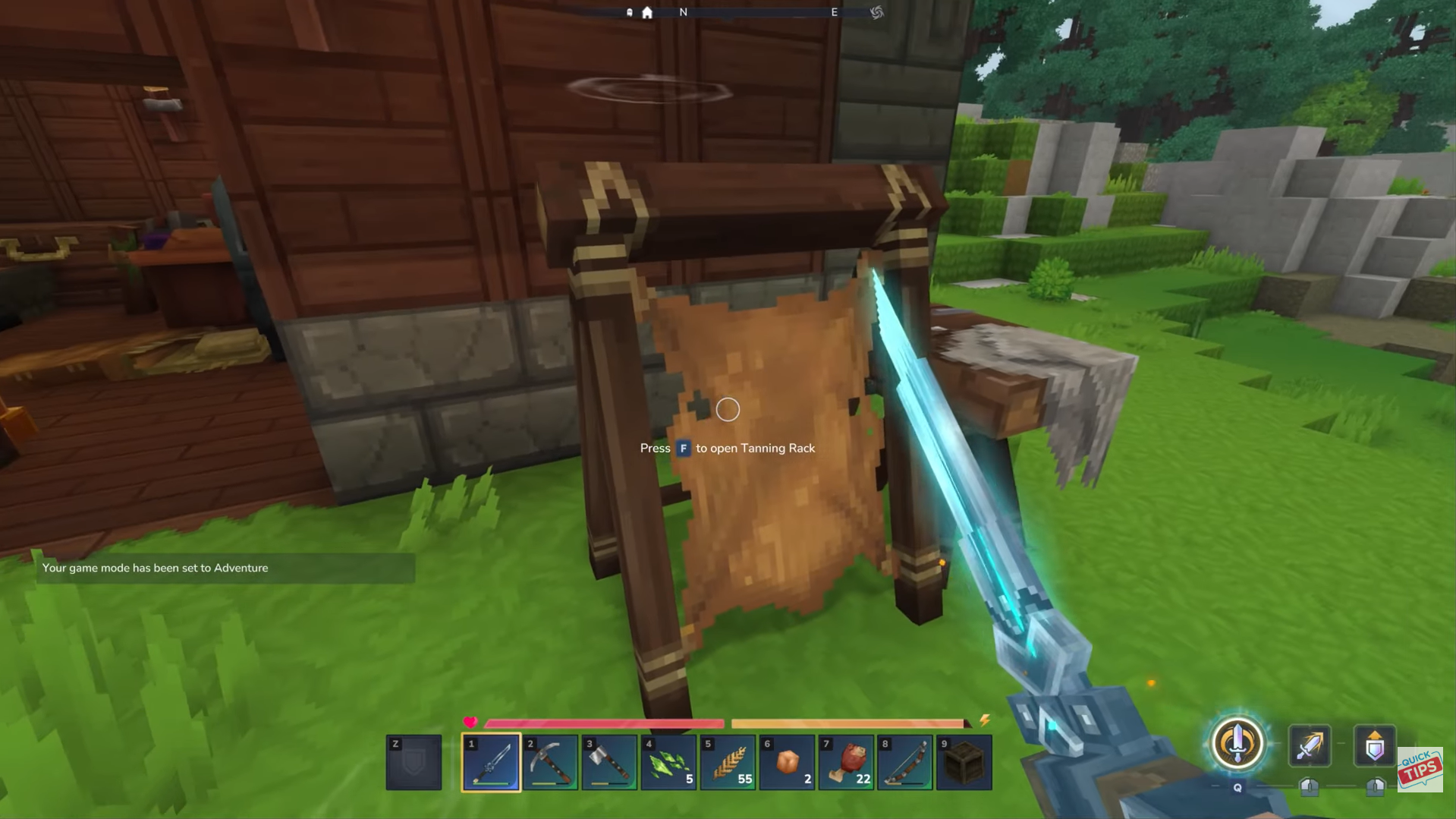Screen dimensions: 1456x819
Task: Click the sword strike ability icon
Action: (1310, 746)
